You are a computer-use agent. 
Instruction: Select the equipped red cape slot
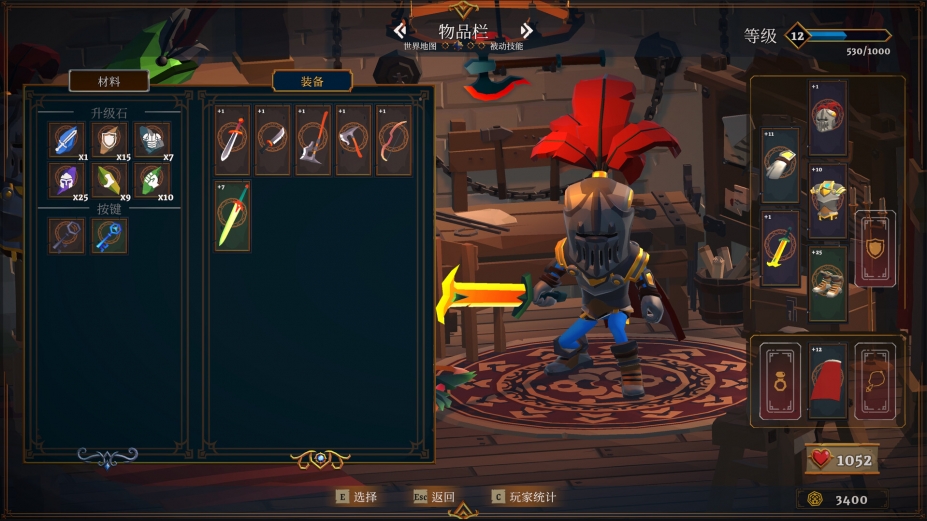828,380
